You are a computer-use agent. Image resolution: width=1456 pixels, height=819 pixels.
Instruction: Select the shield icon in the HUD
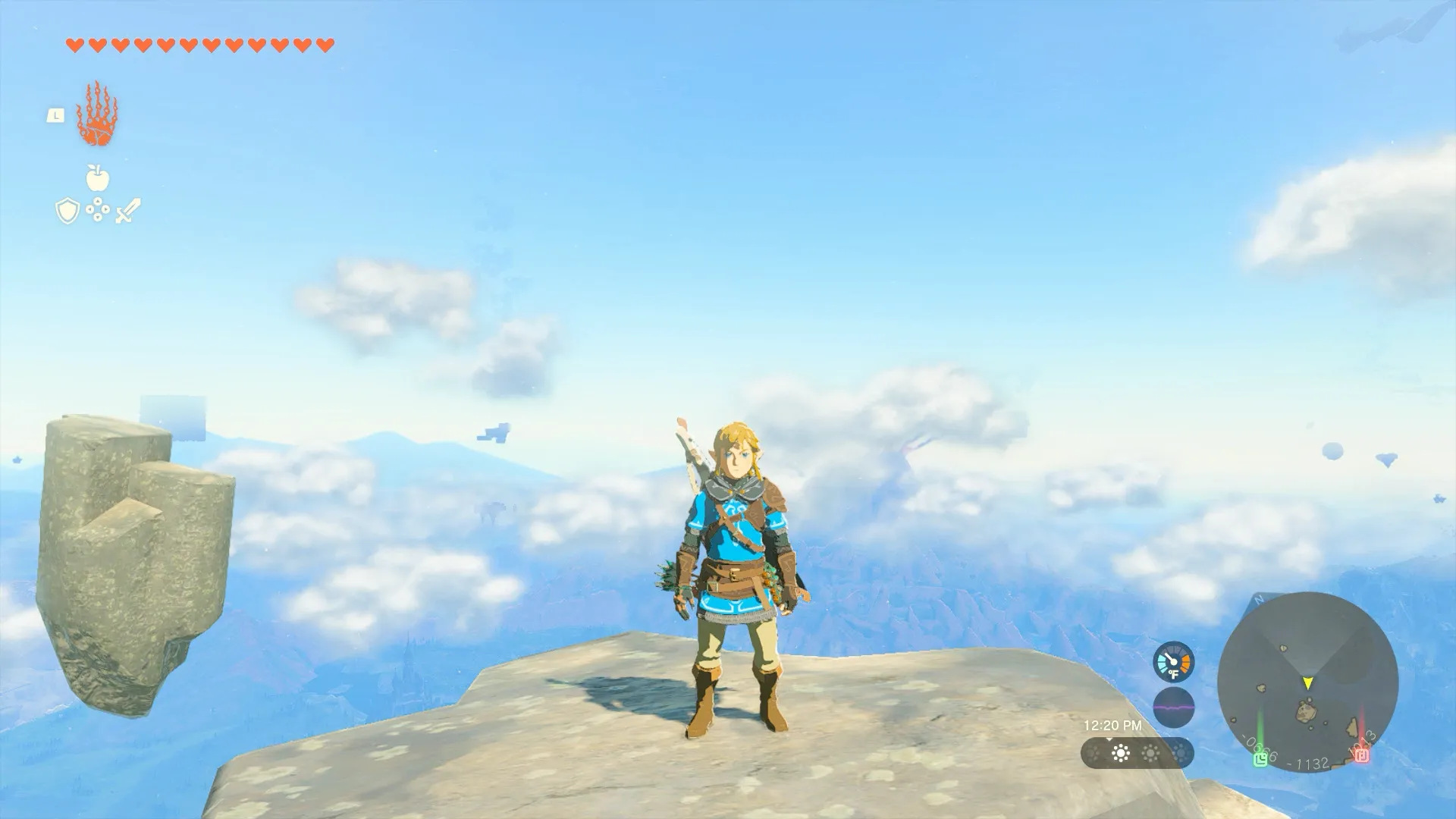[x=67, y=209]
